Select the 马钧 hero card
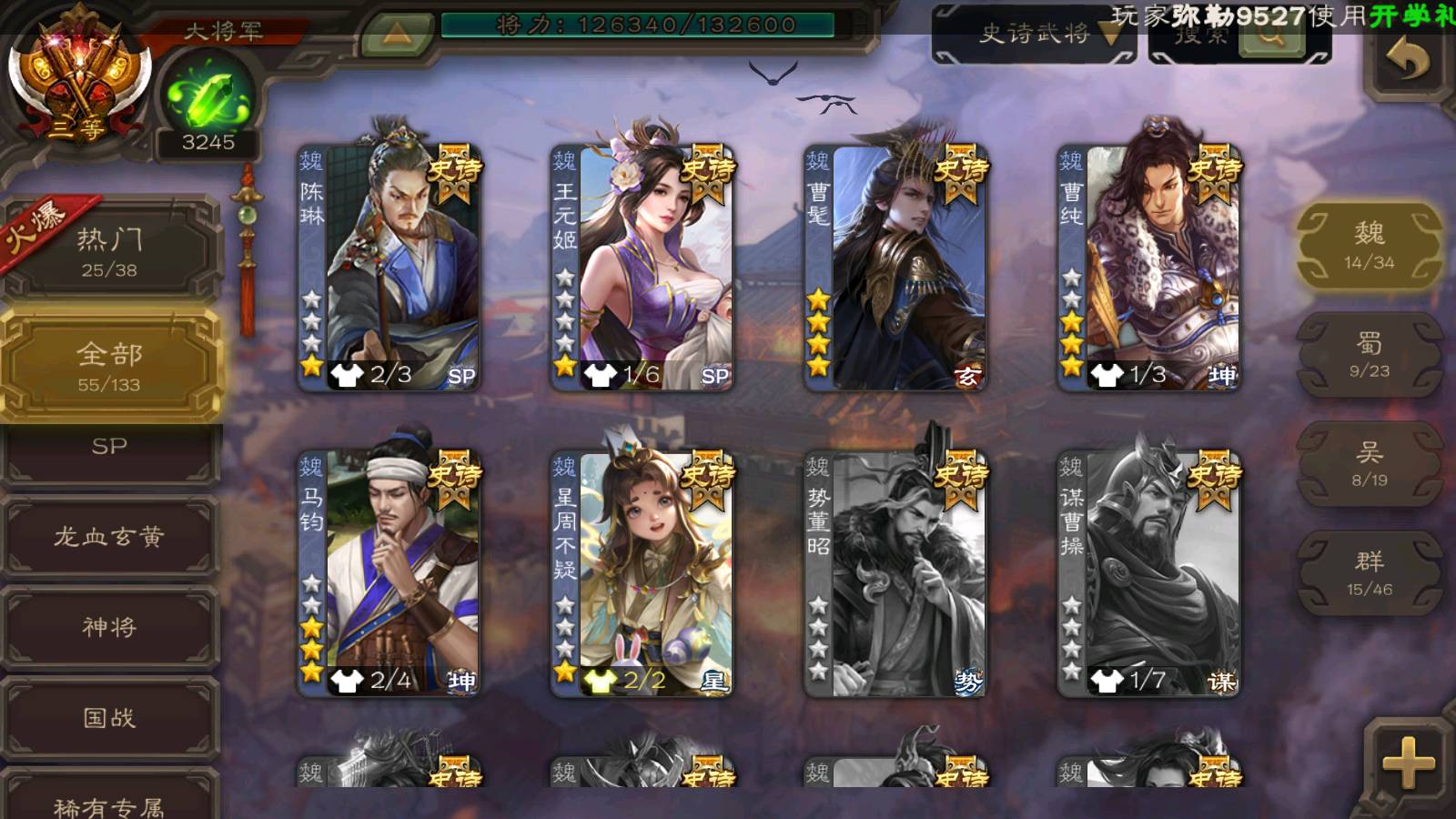Screen dimensions: 1456x819 coord(389,573)
